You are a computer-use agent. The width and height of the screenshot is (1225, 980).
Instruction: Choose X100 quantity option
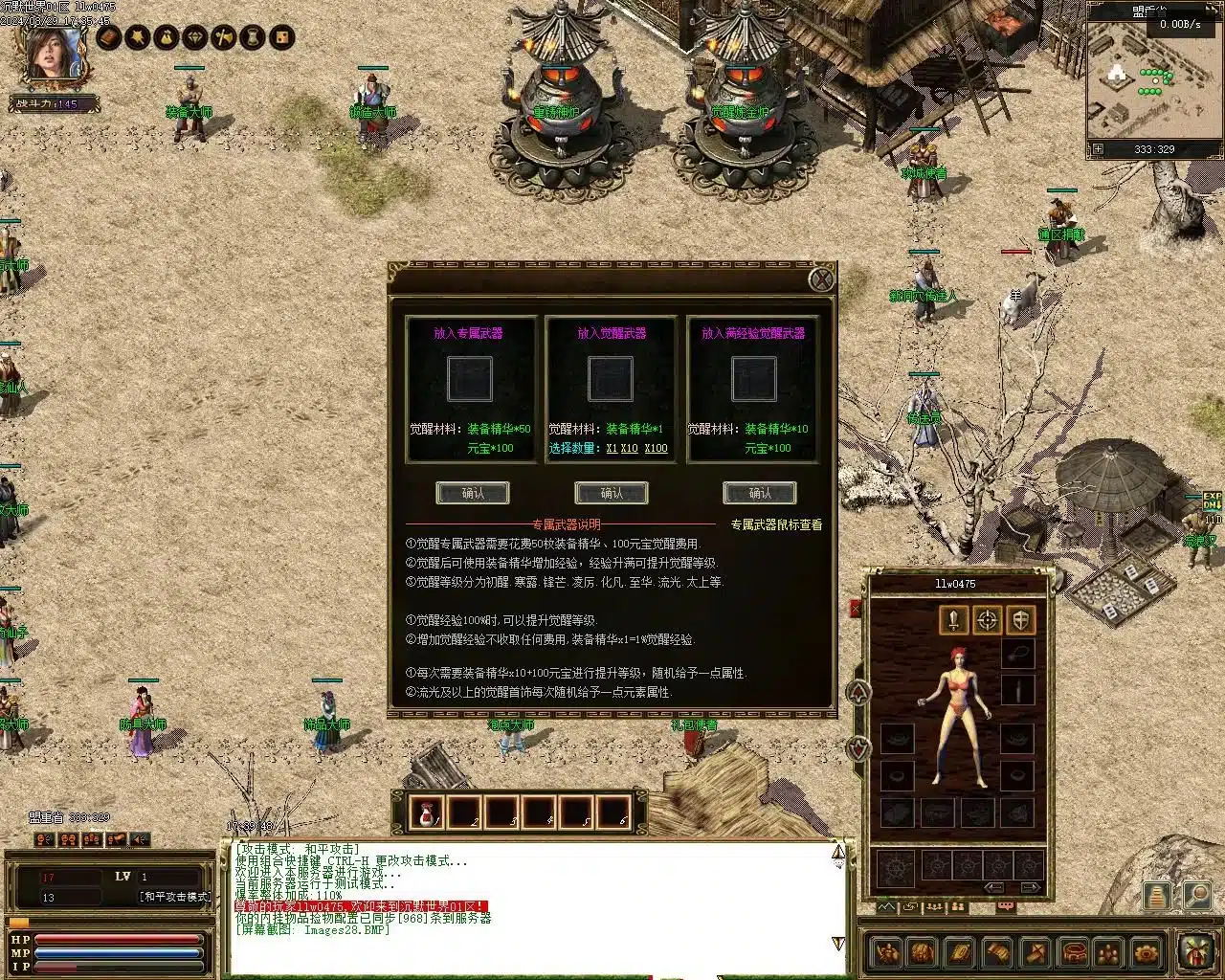click(656, 448)
